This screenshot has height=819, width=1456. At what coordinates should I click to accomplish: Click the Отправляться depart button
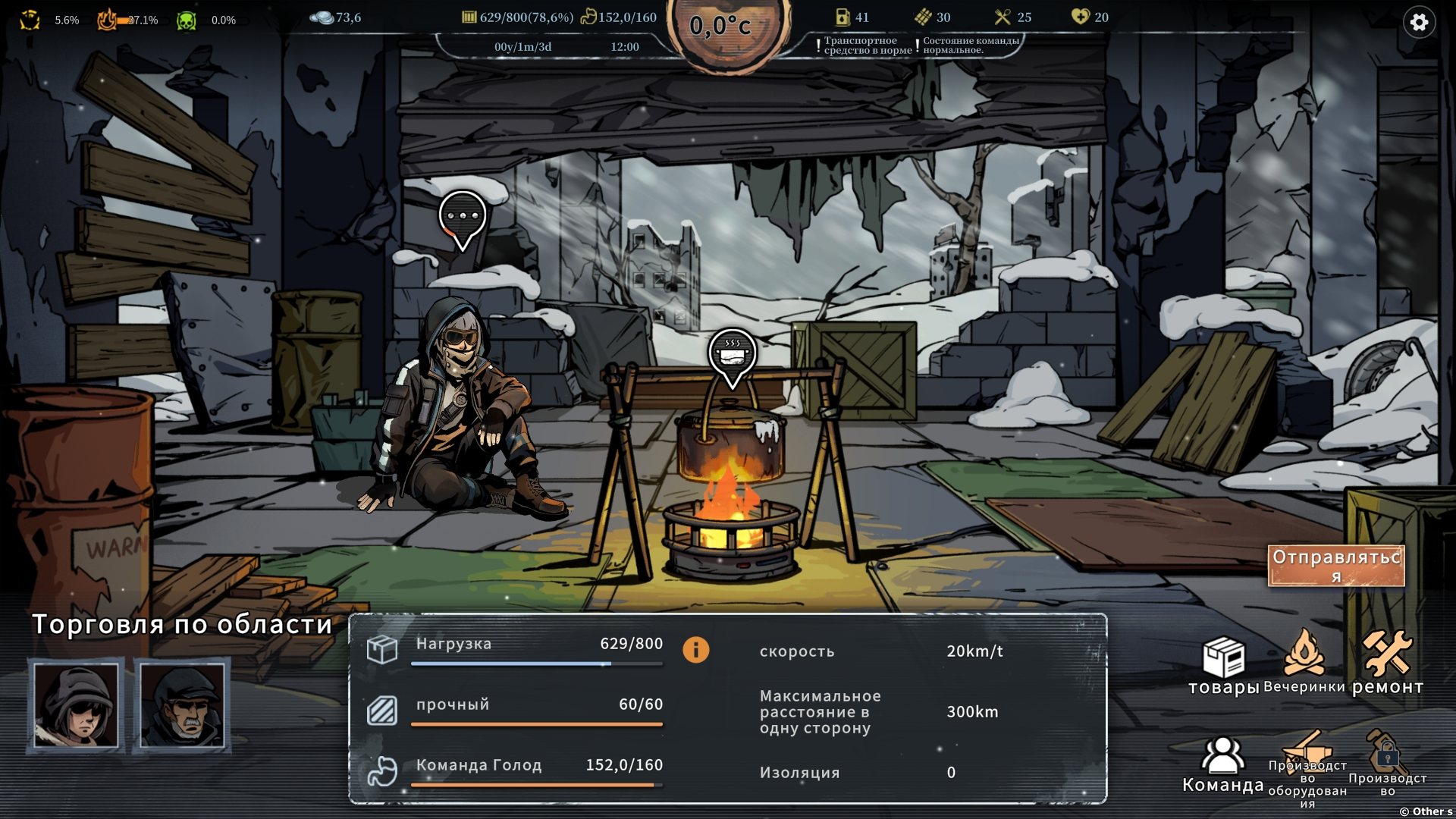click(1336, 566)
